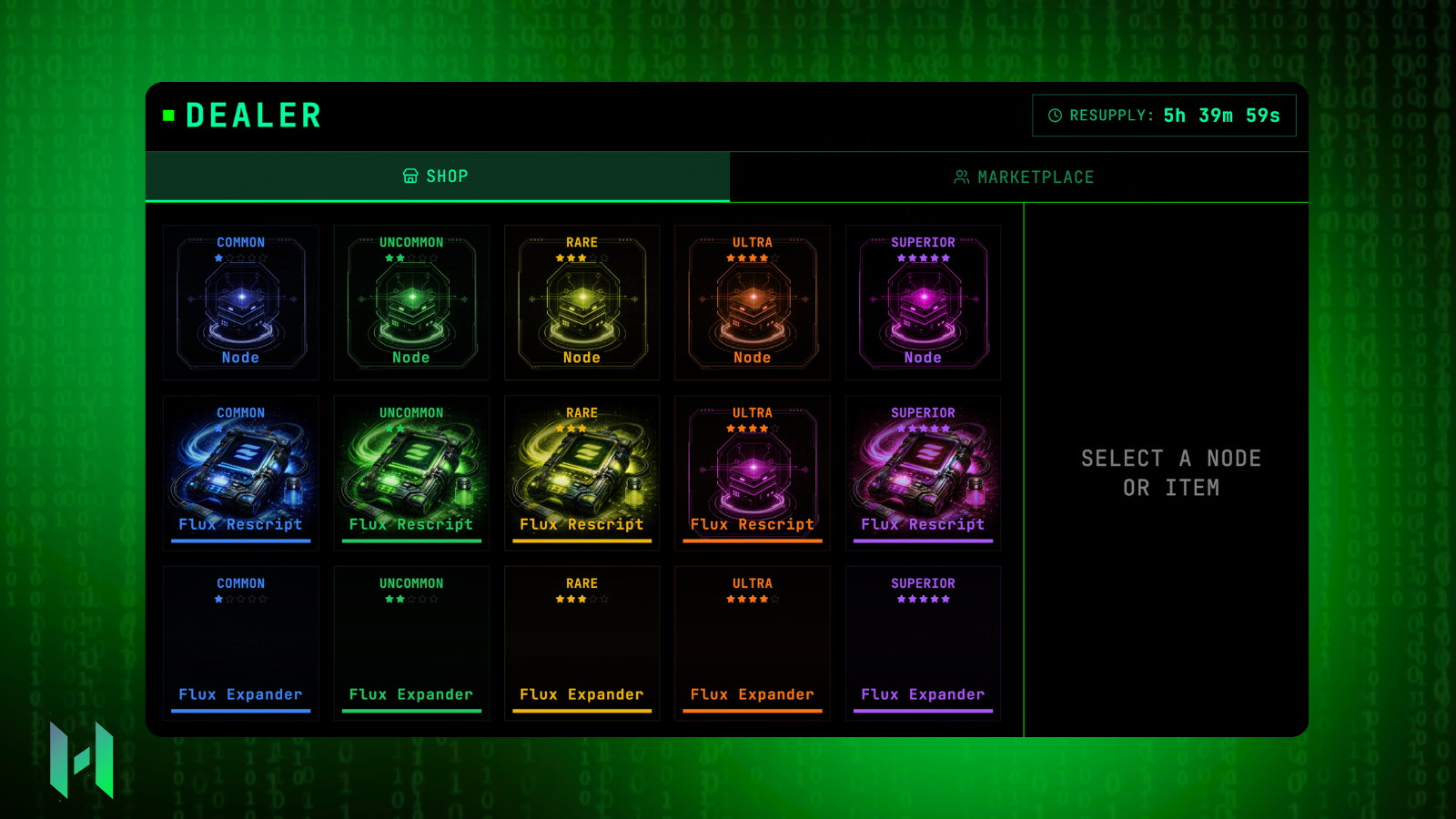Screen dimensions: 1456x819
Task: Select the Common Flux Expander item
Action: pyautogui.click(x=241, y=642)
